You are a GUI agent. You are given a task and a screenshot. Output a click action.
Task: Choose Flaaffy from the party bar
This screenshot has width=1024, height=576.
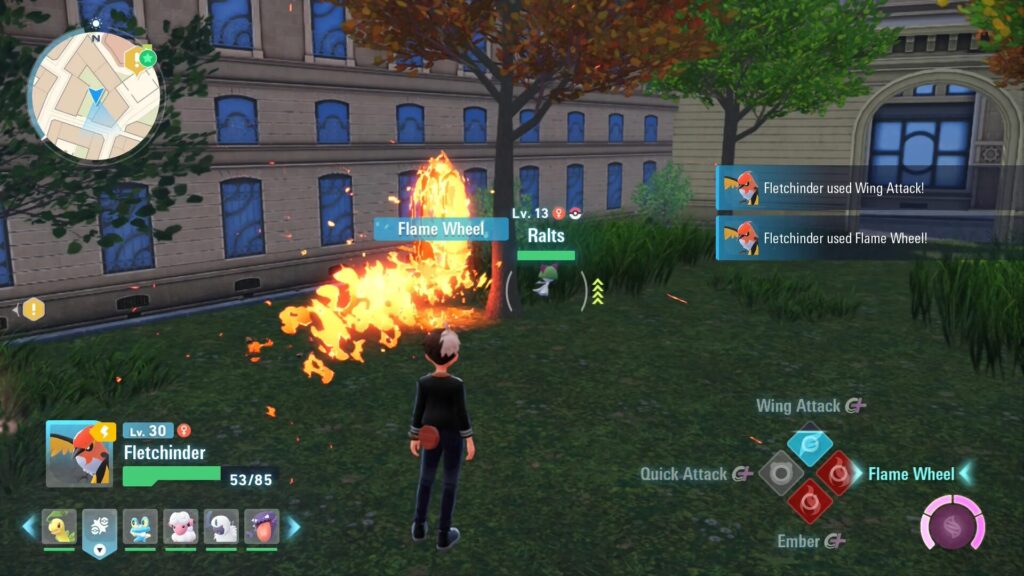click(181, 526)
